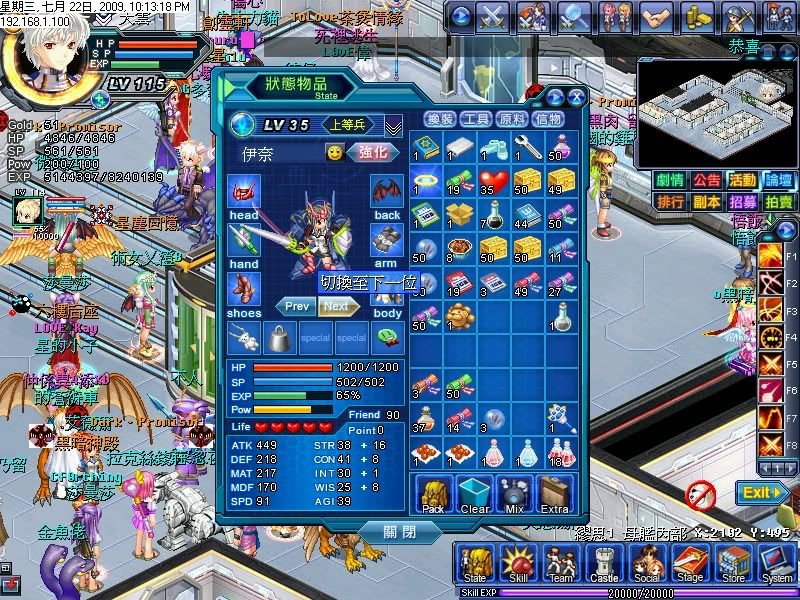This screenshot has width=800, height=600.
Task: Switch to the 原料 materials tab
Action: pos(512,119)
